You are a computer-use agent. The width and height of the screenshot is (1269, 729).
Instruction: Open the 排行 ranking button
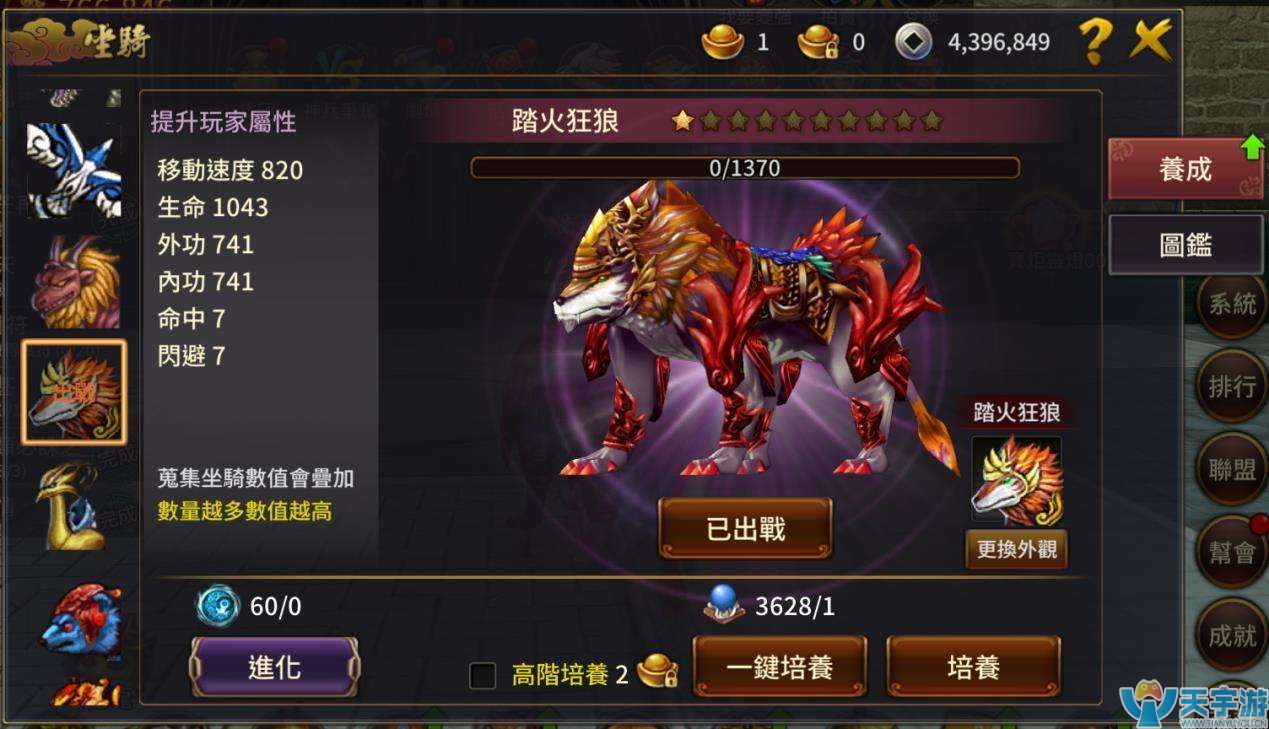[x=1231, y=387]
